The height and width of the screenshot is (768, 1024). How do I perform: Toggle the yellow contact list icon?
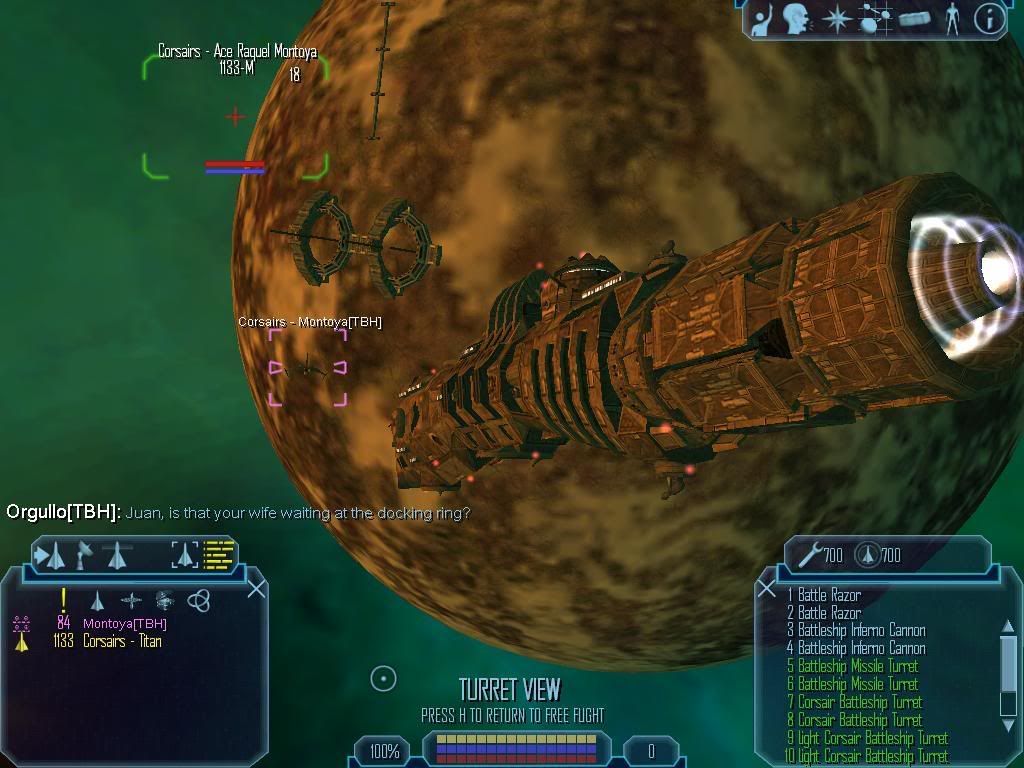[219, 554]
